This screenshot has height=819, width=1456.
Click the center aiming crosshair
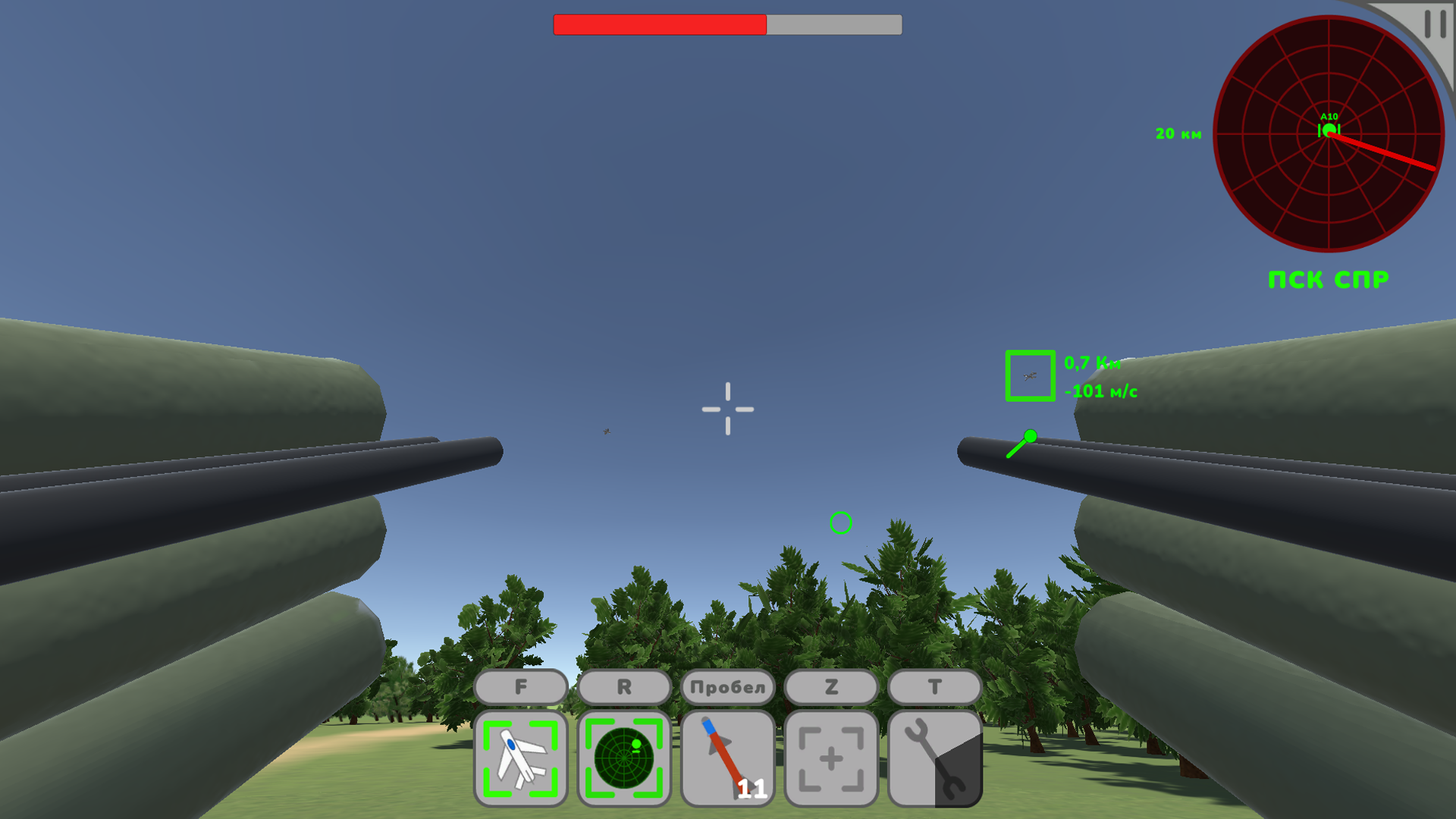(x=728, y=409)
